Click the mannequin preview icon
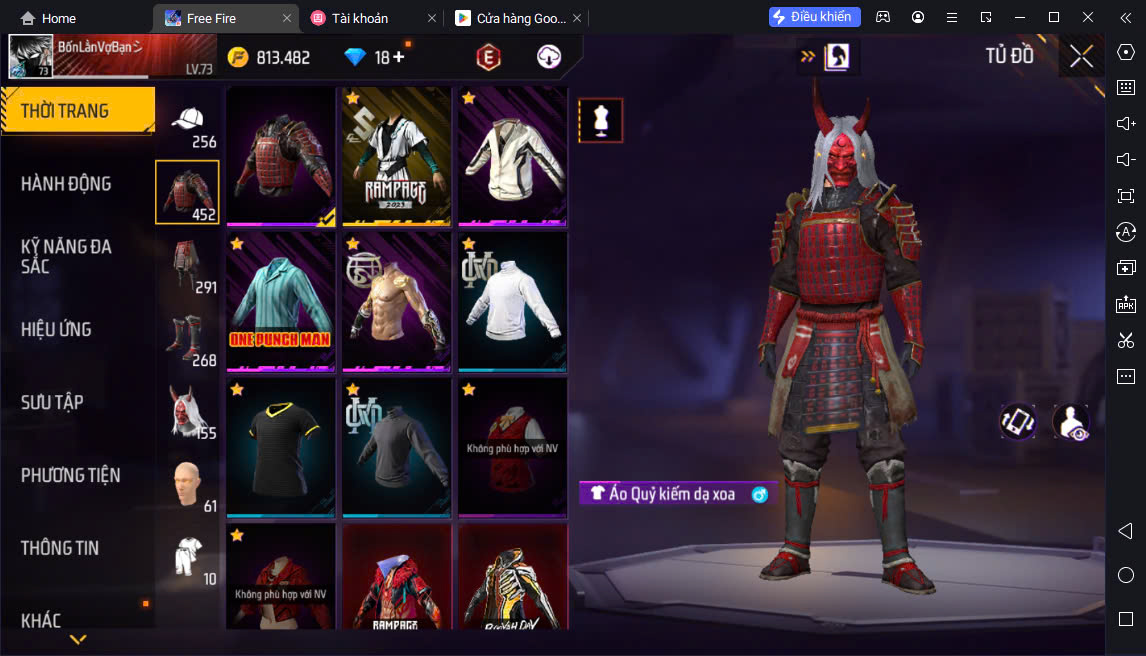This screenshot has width=1146, height=656. pos(600,120)
